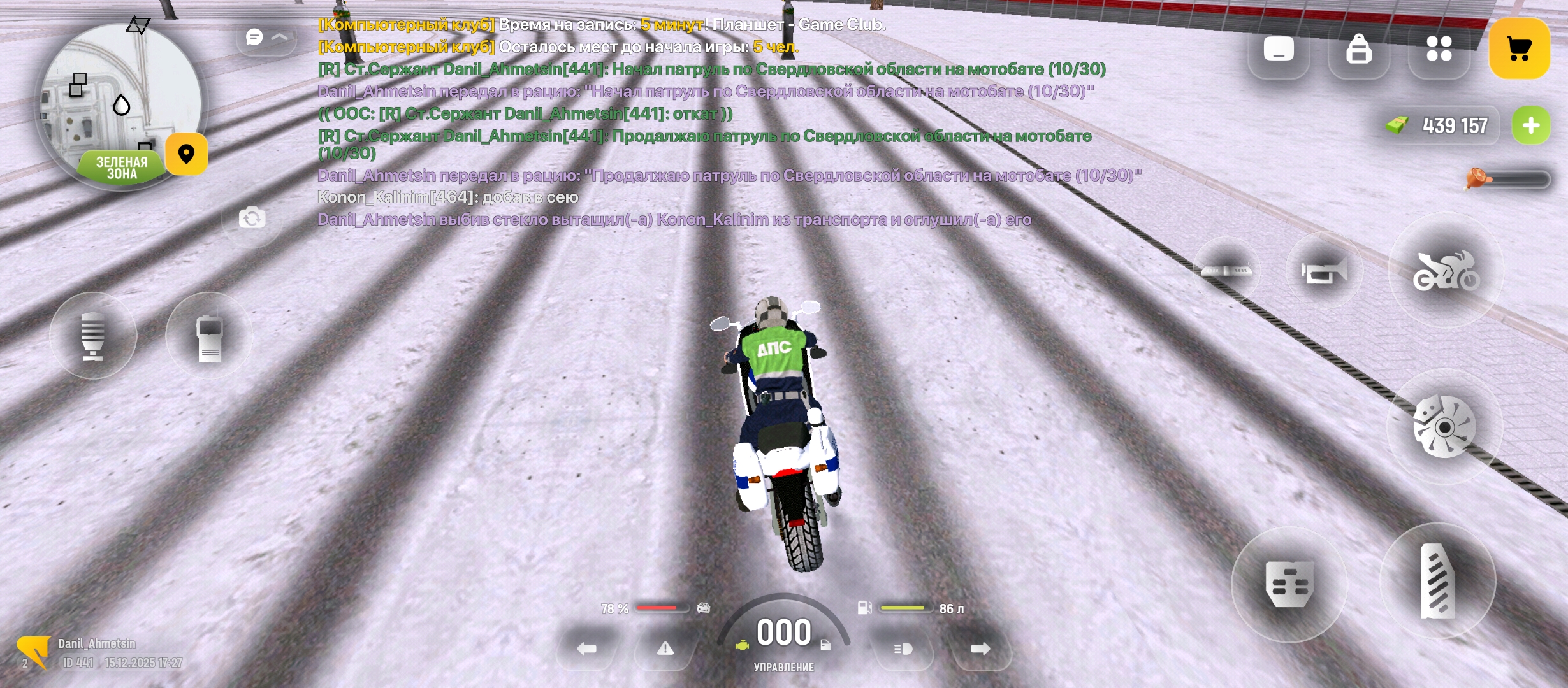Sound the horn button

(1324, 272)
